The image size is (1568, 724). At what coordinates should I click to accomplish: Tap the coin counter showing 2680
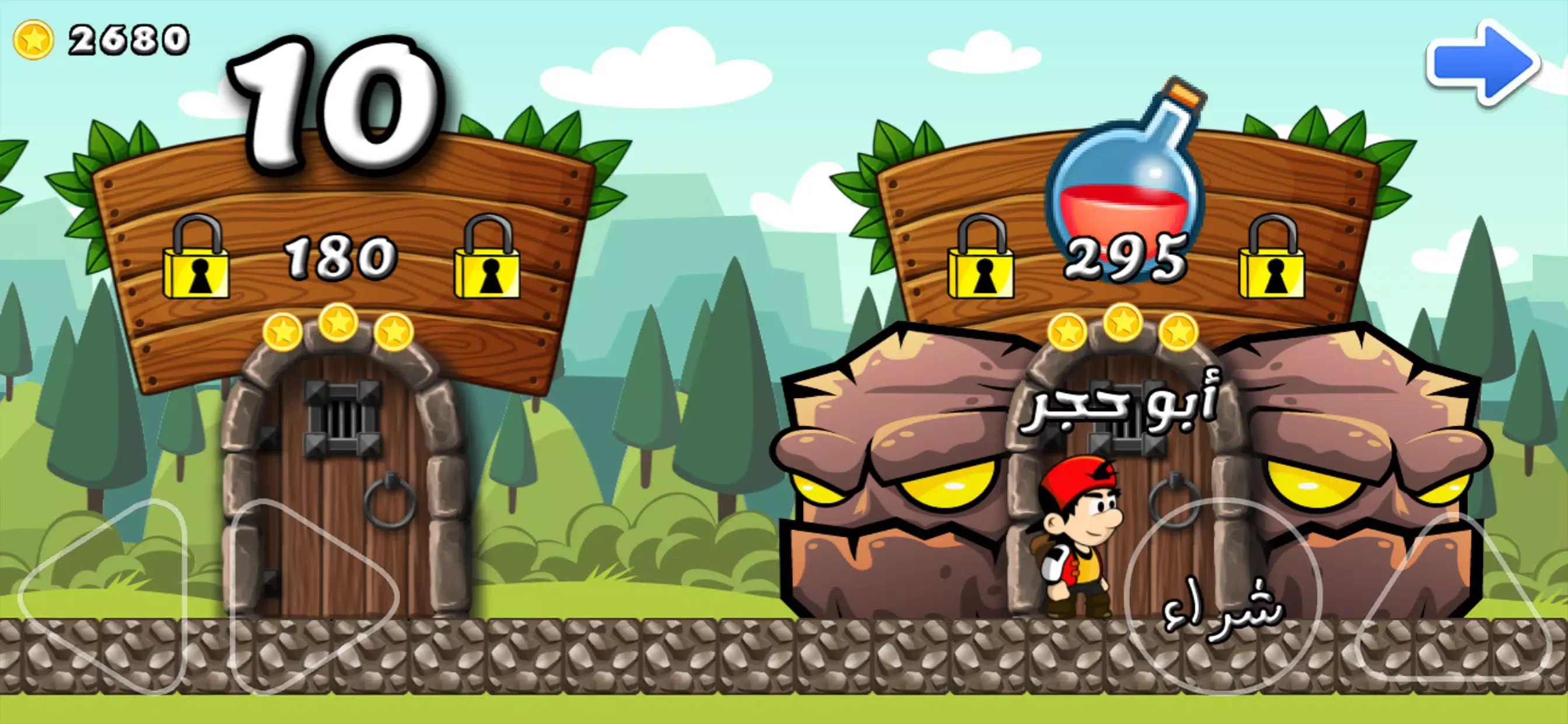(x=122, y=40)
